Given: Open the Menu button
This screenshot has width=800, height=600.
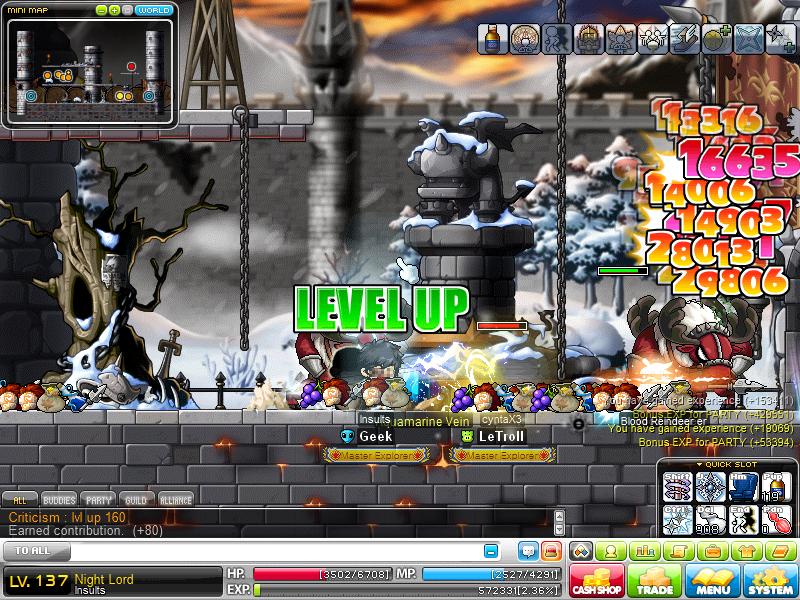Looking at the screenshot, I should click(713, 580).
